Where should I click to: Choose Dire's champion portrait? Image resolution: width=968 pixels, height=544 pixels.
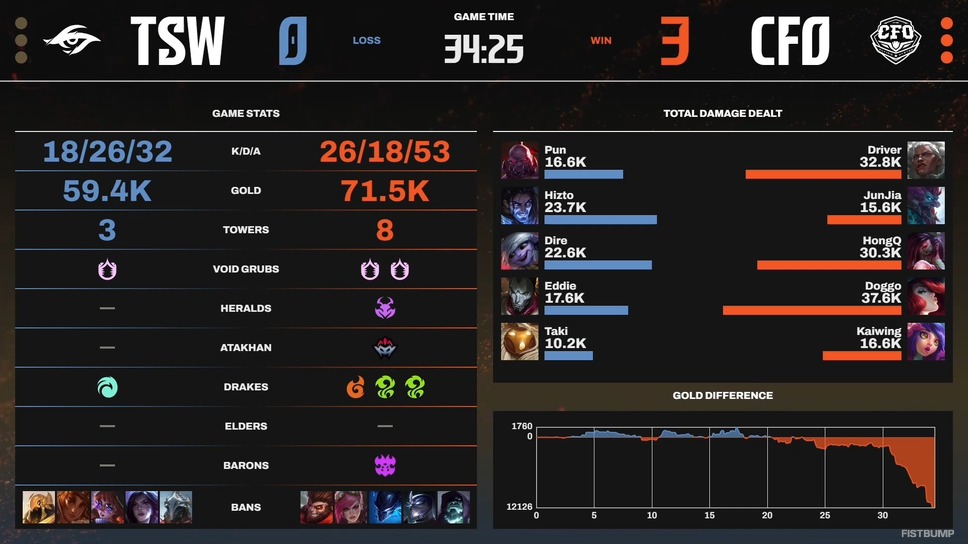click(x=520, y=250)
